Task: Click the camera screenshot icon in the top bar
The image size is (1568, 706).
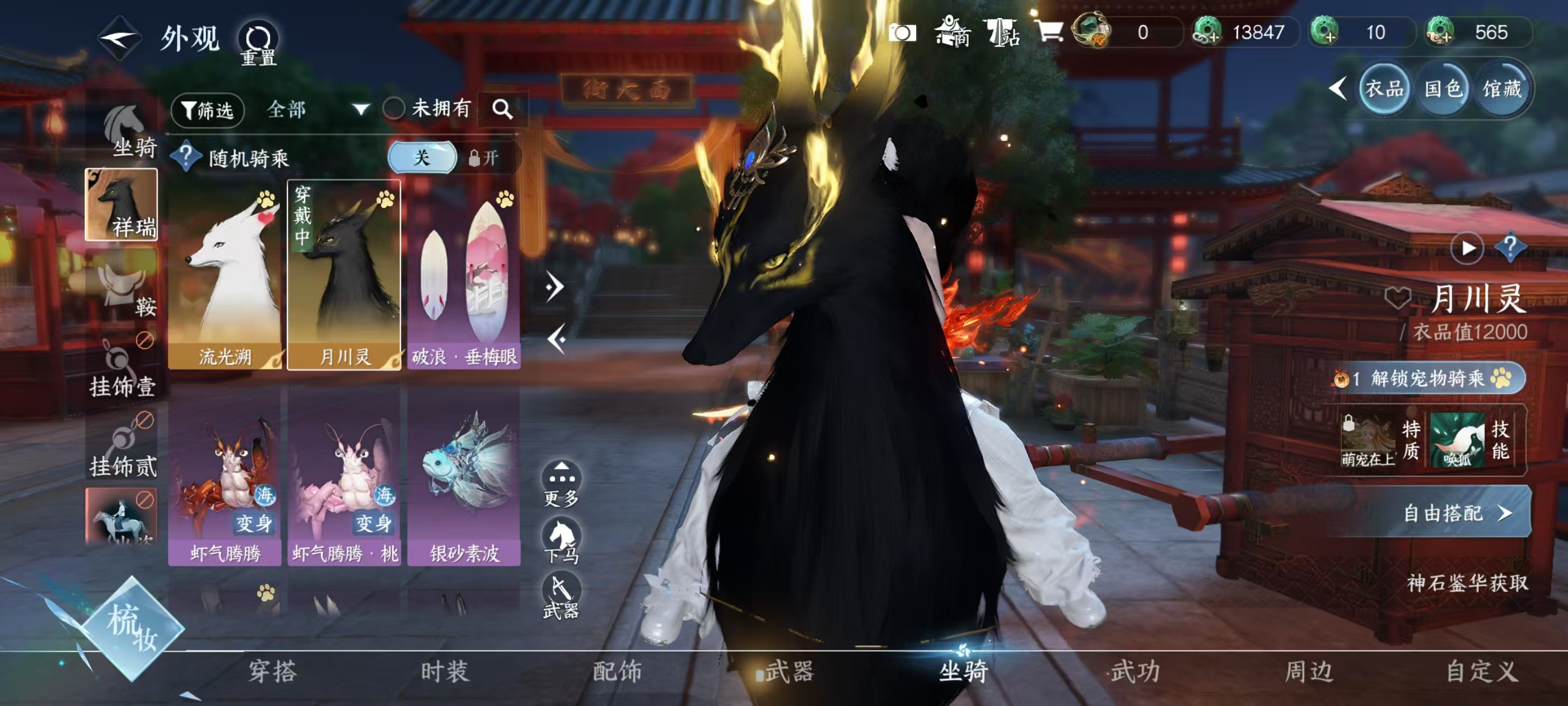Action: click(x=904, y=34)
